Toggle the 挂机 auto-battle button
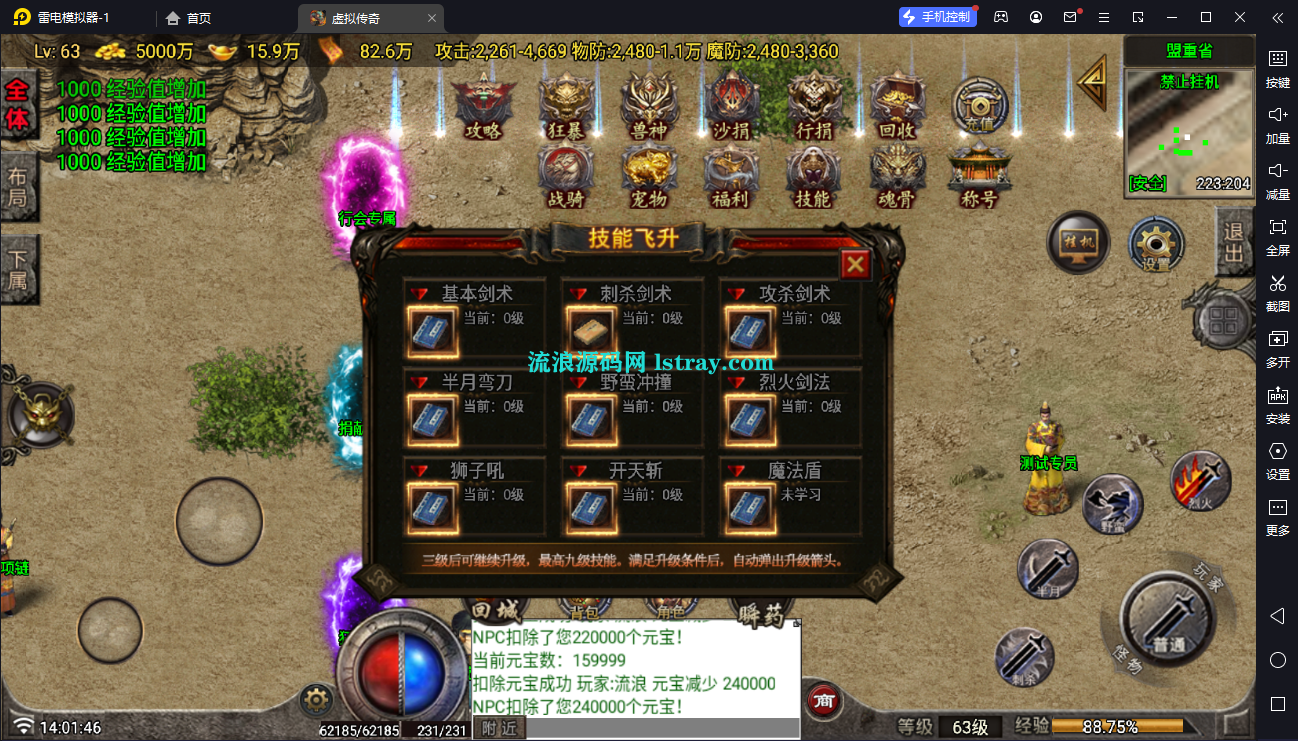The height and width of the screenshot is (741, 1298). 1078,243
